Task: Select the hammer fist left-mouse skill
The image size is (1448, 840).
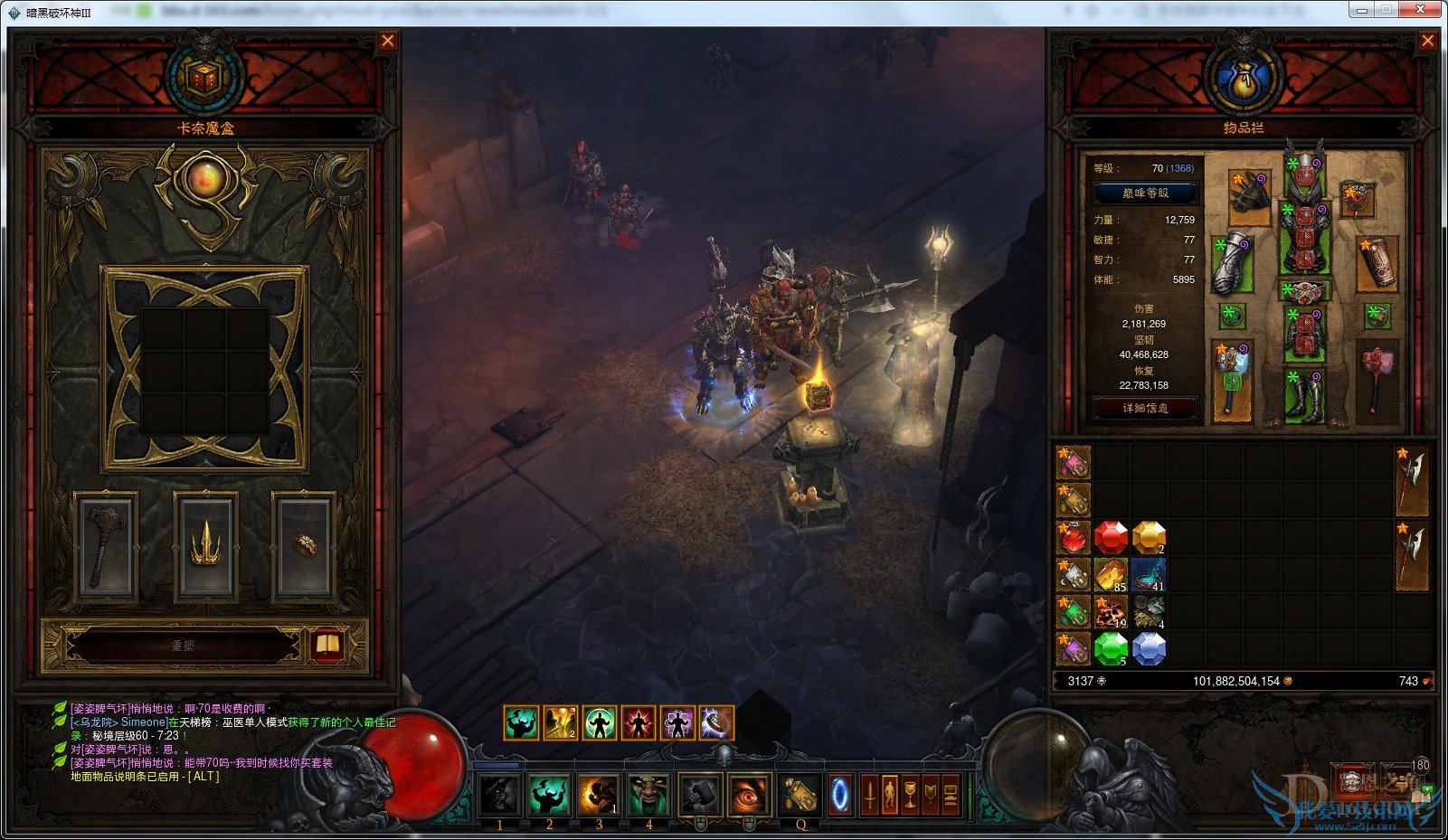Action: 699,795
